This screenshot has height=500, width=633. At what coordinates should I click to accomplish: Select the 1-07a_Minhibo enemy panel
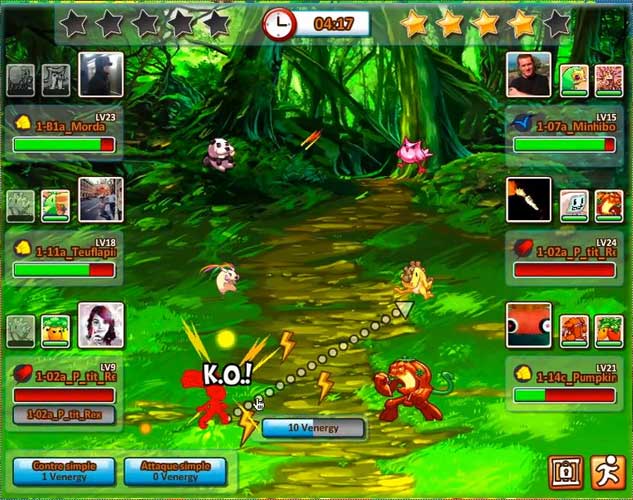click(564, 133)
